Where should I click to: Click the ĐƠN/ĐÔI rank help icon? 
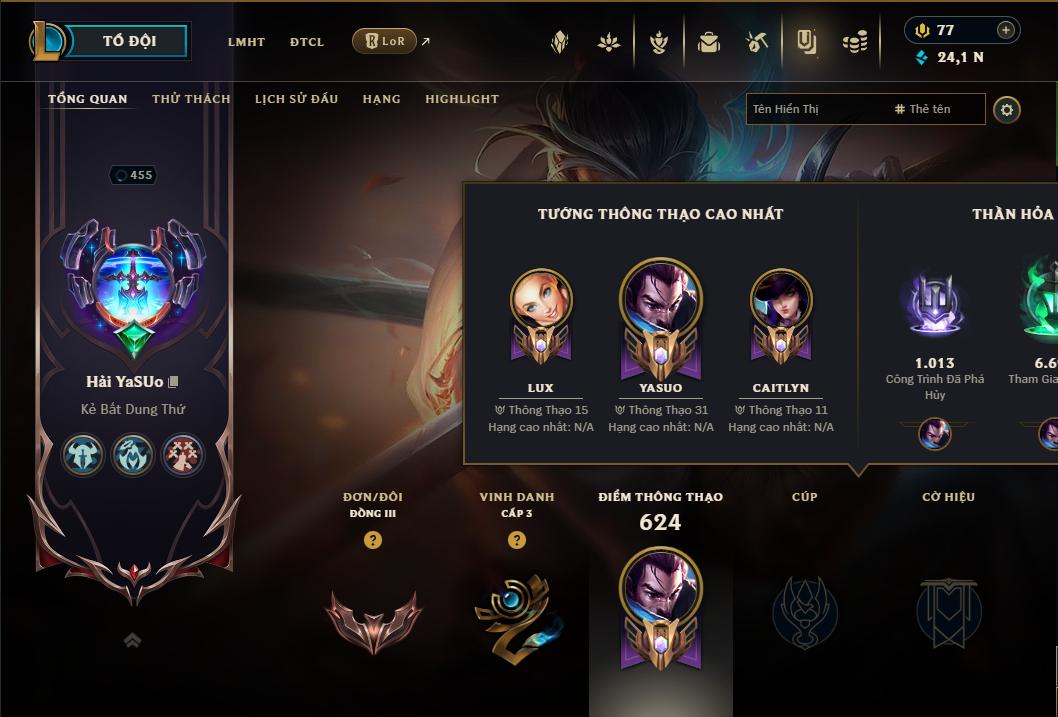point(373,540)
